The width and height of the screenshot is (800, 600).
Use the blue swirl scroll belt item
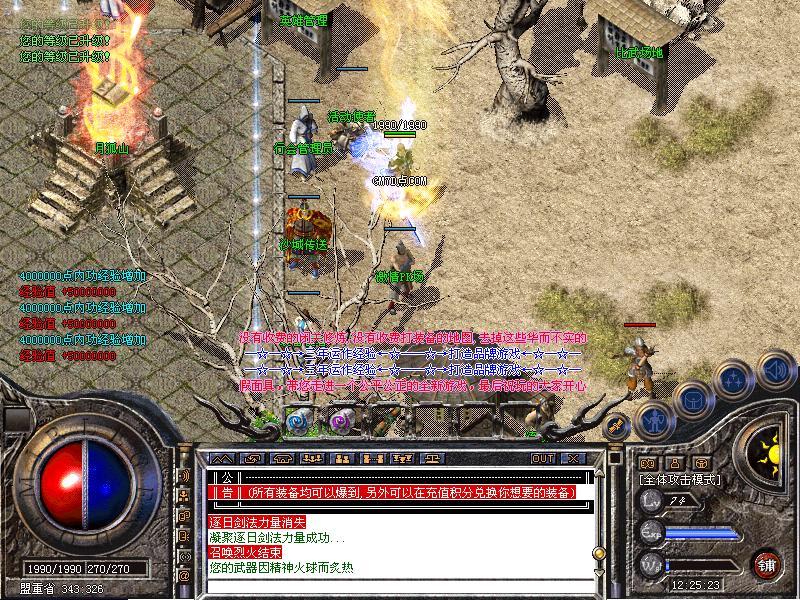pyautogui.click(x=298, y=421)
